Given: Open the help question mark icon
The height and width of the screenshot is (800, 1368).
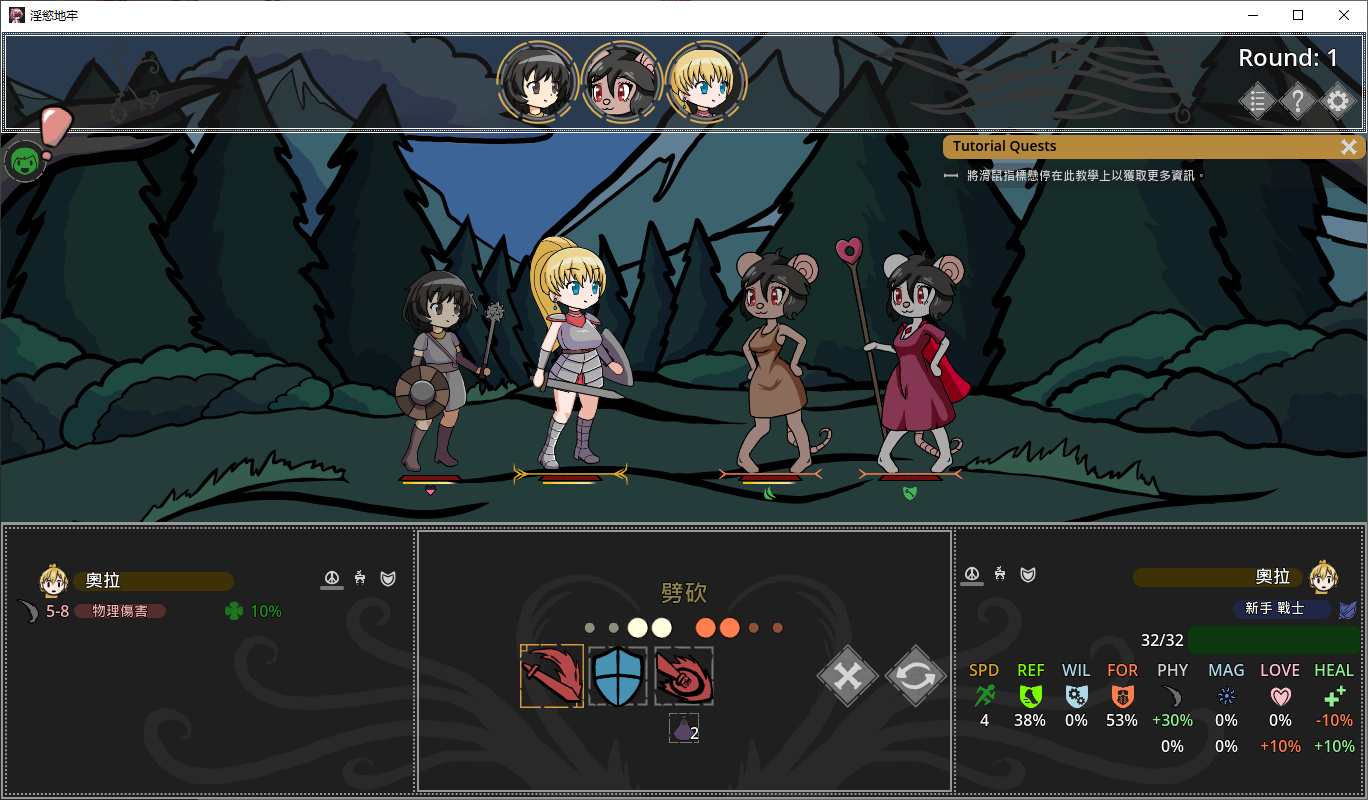Looking at the screenshot, I should (1297, 101).
